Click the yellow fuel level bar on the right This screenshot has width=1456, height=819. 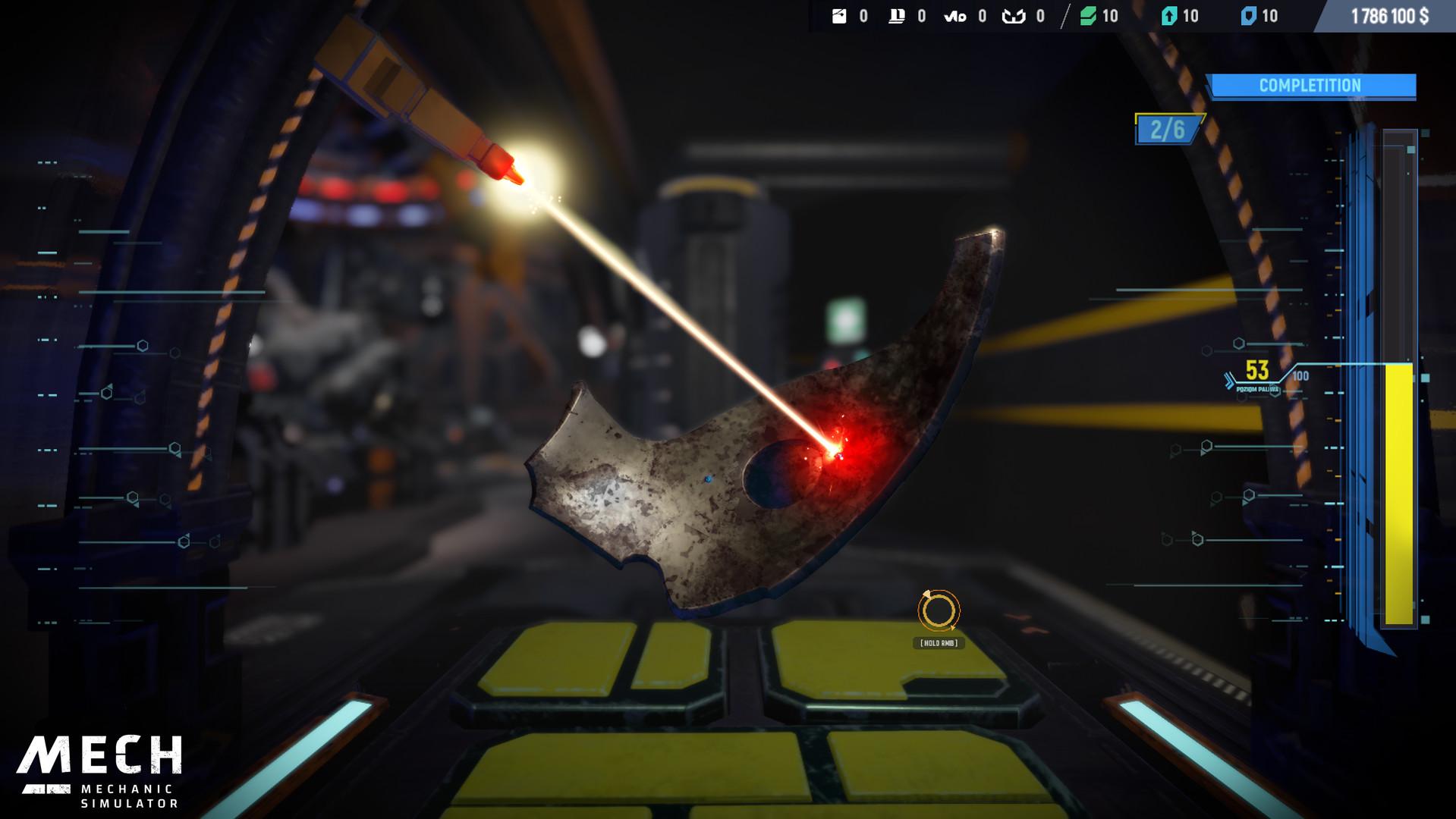[x=1401, y=493]
